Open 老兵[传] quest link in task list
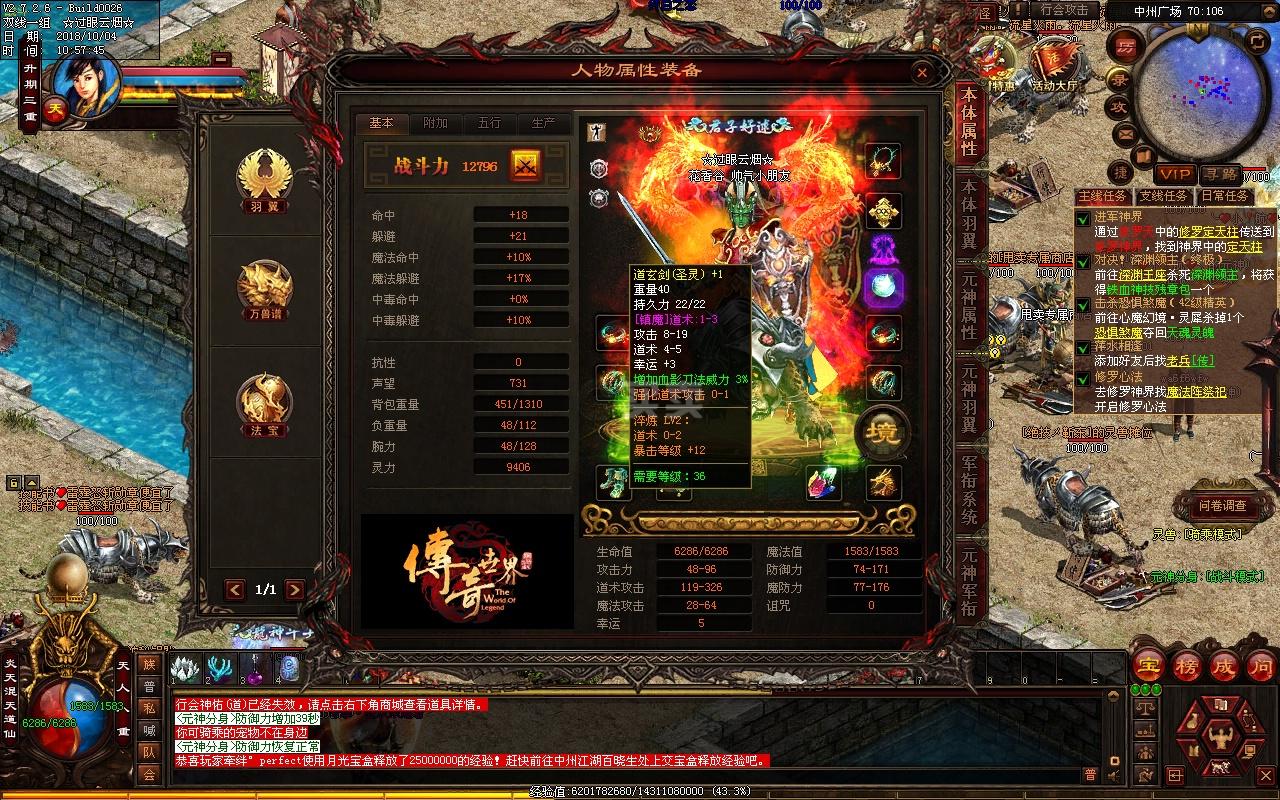The height and width of the screenshot is (800, 1280). (1192, 360)
